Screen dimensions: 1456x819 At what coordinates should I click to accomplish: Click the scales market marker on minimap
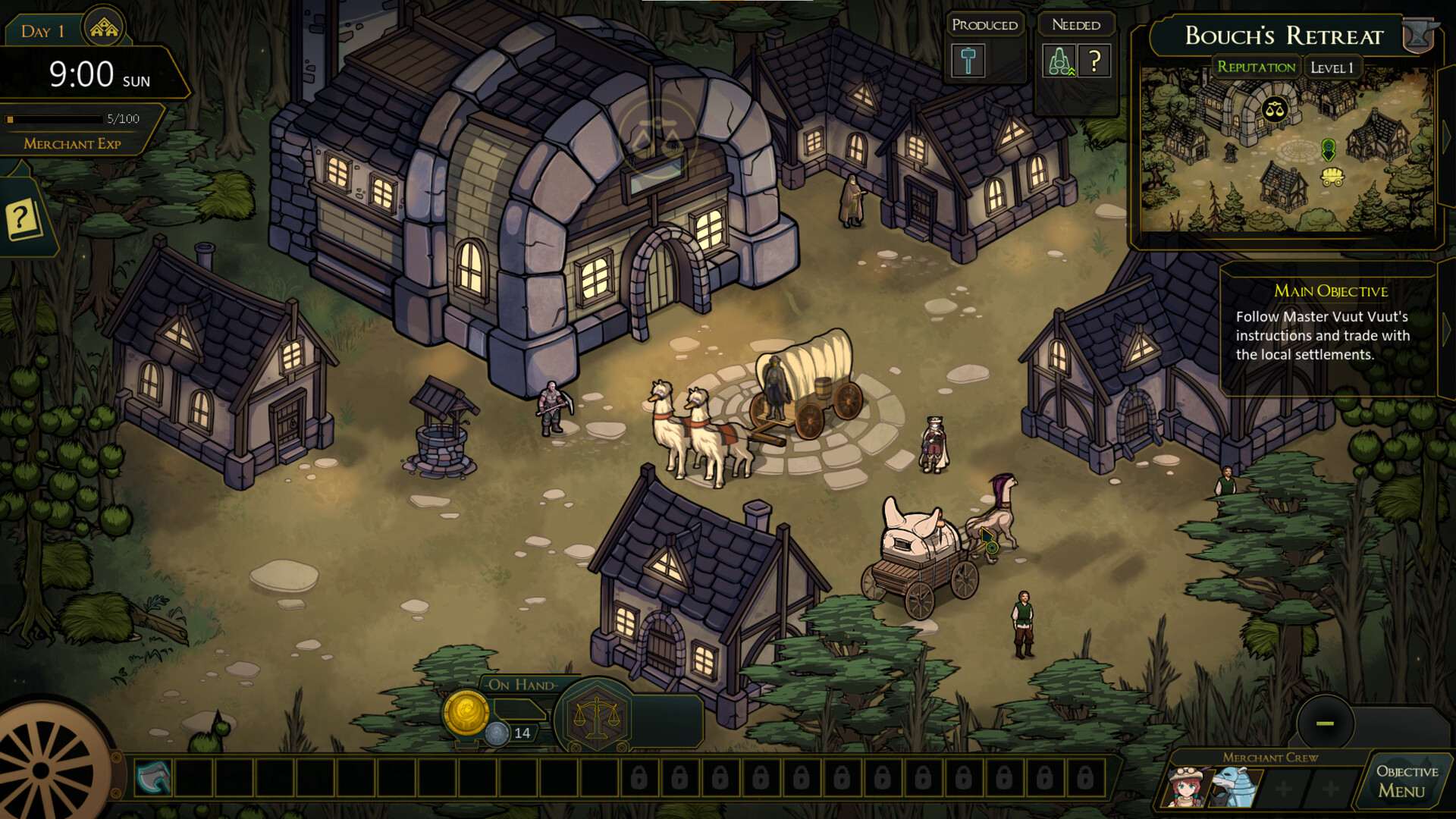tap(1275, 110)
